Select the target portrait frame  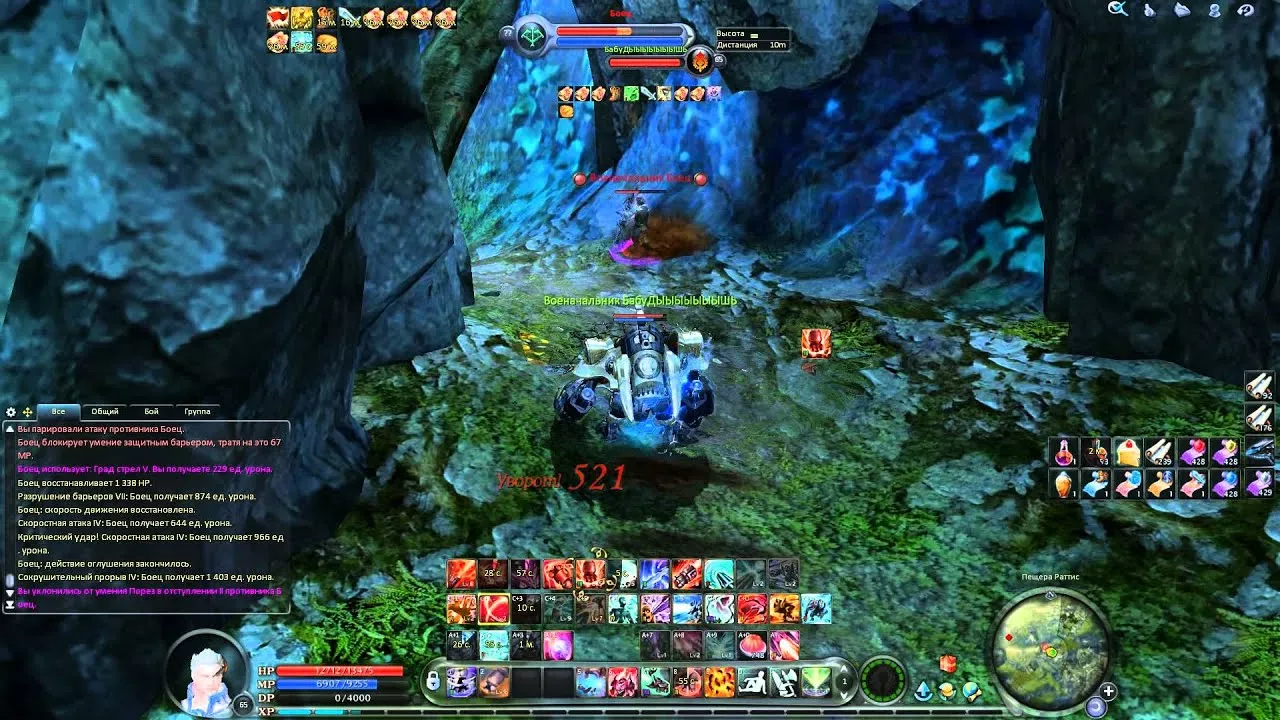531,34
